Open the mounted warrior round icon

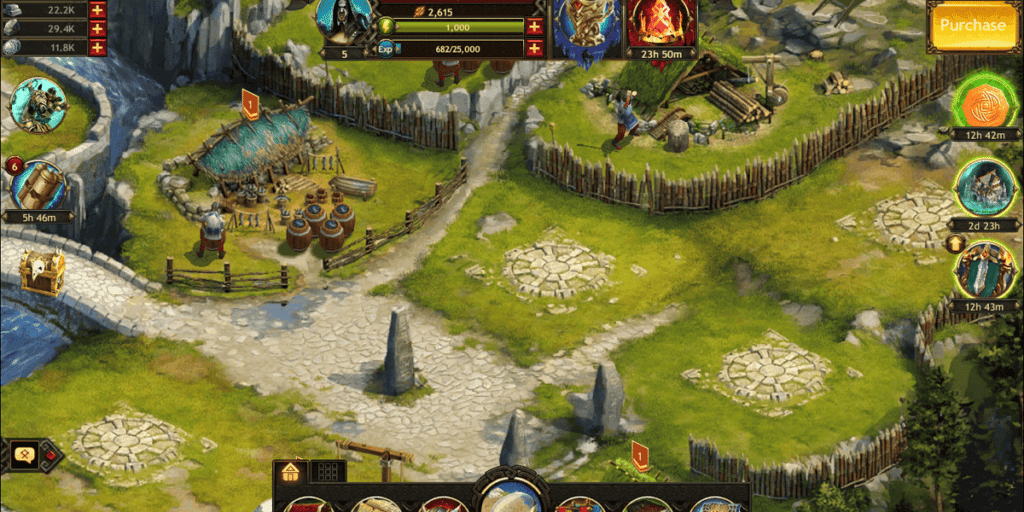click(38, 105)
